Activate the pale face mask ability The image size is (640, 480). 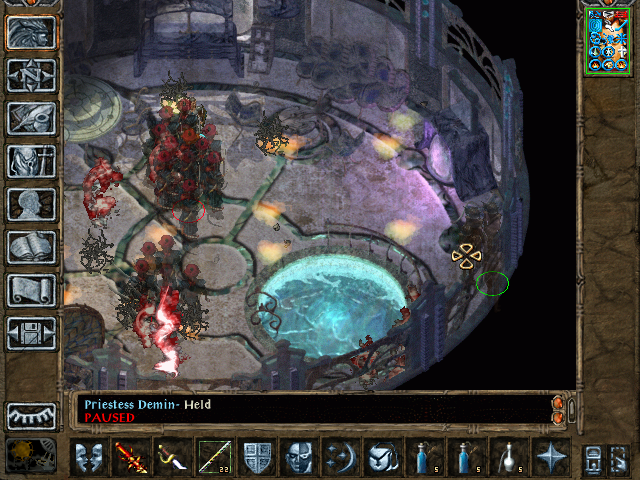299,458
